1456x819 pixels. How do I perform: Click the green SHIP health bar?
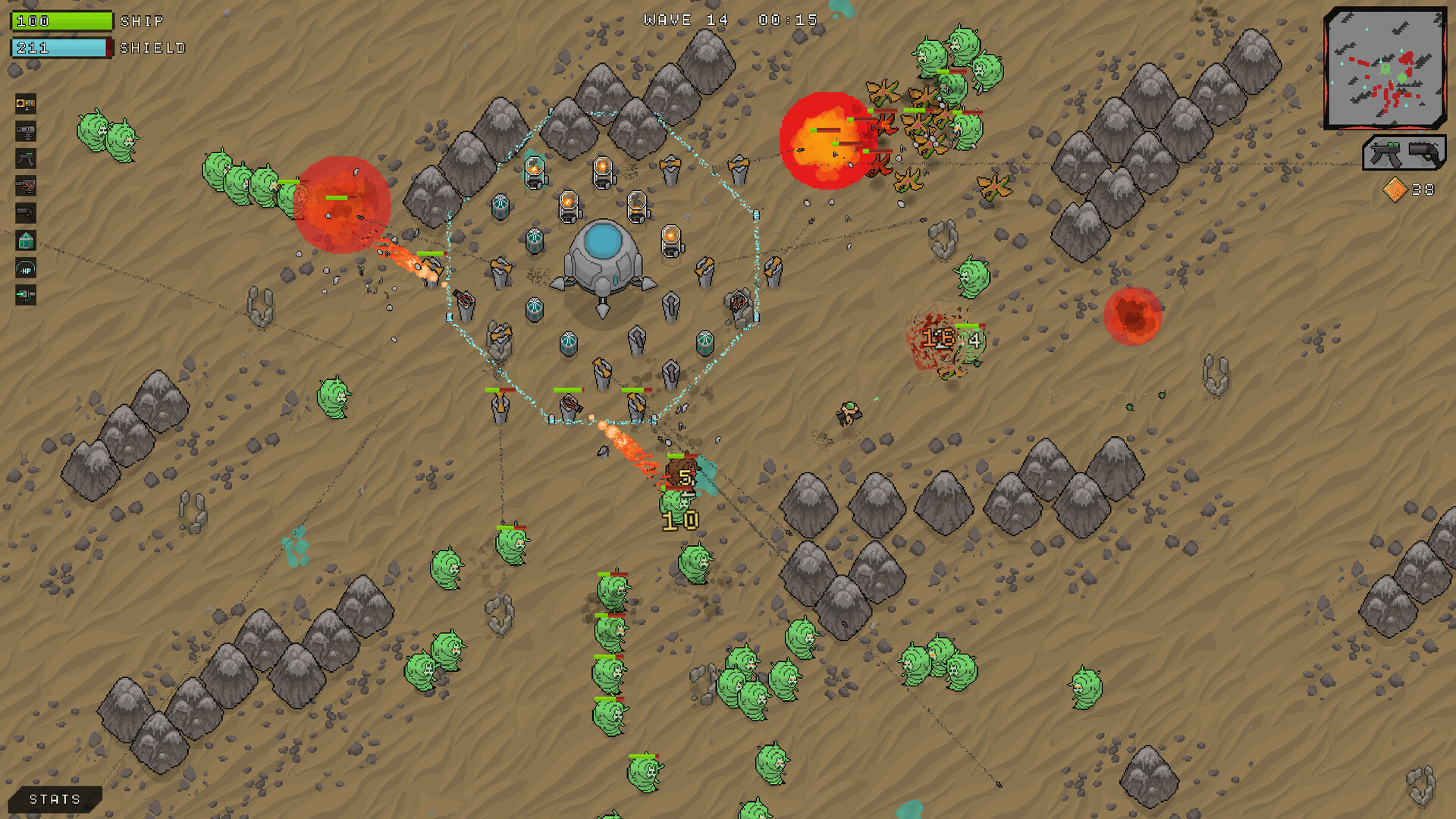(x=61, y=20)
